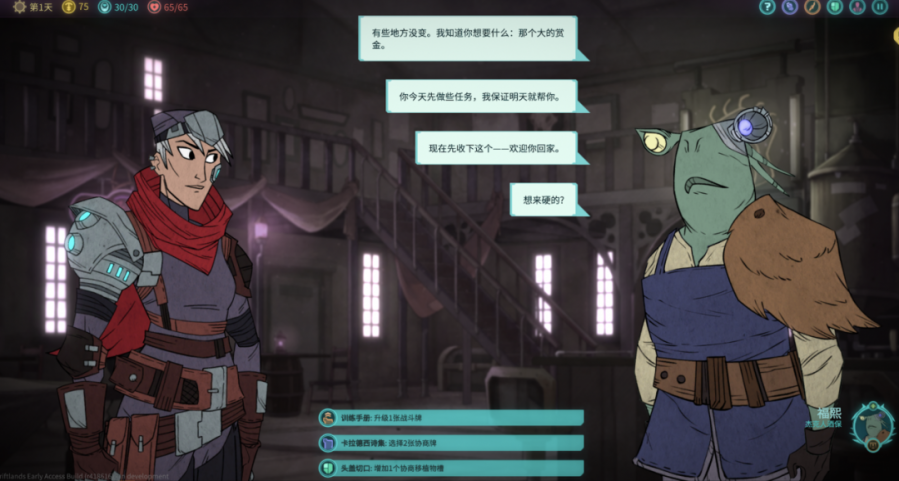899x481 pixels.
Task: Open the orange compass map icon
Action: (812, 7)
